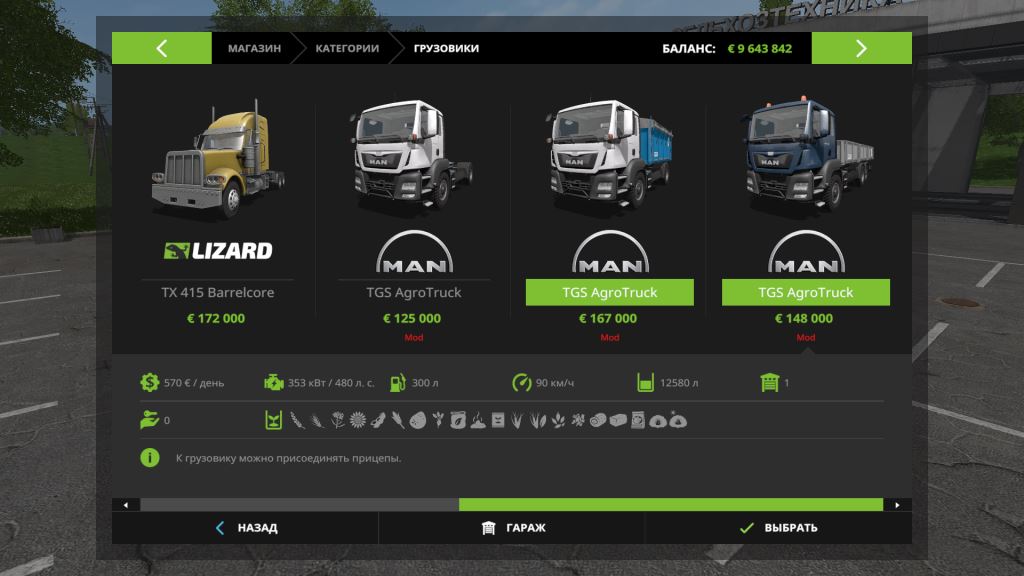1024x576 pixels.
Task: Click the Назад back button
Action: click(x=246, y=528)
